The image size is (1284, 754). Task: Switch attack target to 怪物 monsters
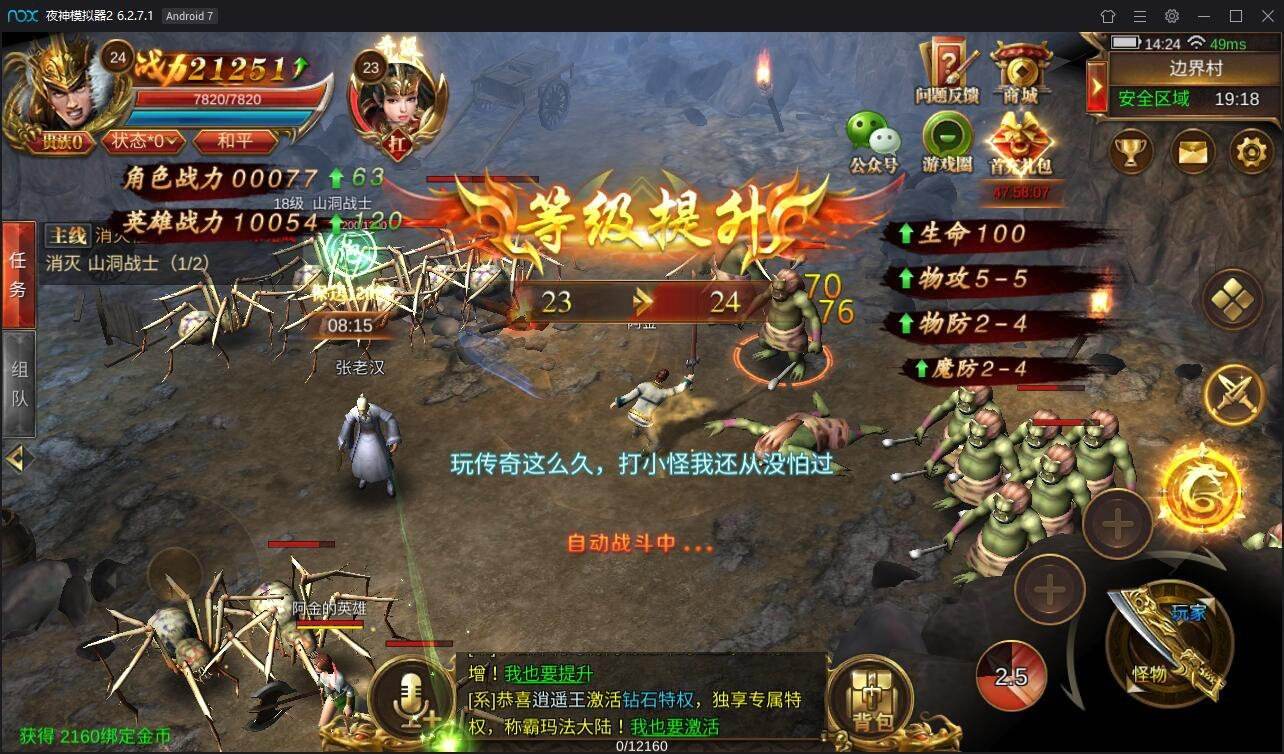tap(1152, 673)
